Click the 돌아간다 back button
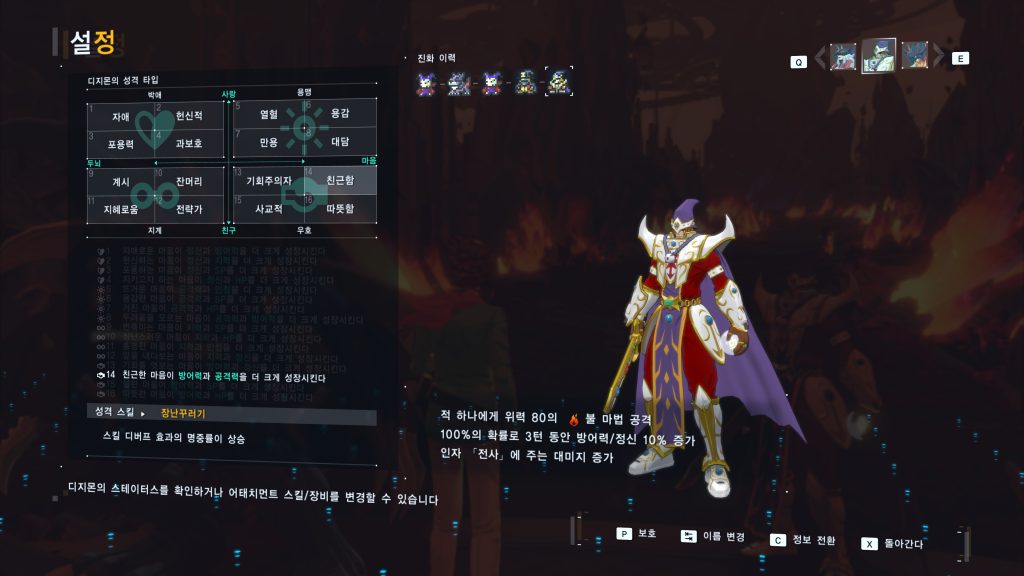Screen dimensions: 1024x576 pyautogui.click(x=893, y=543)
